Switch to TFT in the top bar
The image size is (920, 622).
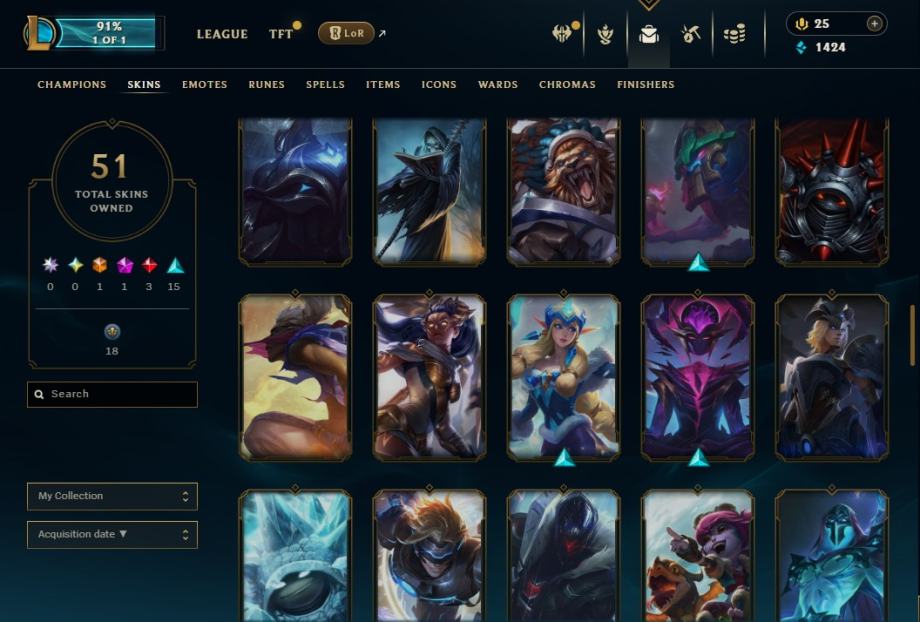tap(281, 34)
